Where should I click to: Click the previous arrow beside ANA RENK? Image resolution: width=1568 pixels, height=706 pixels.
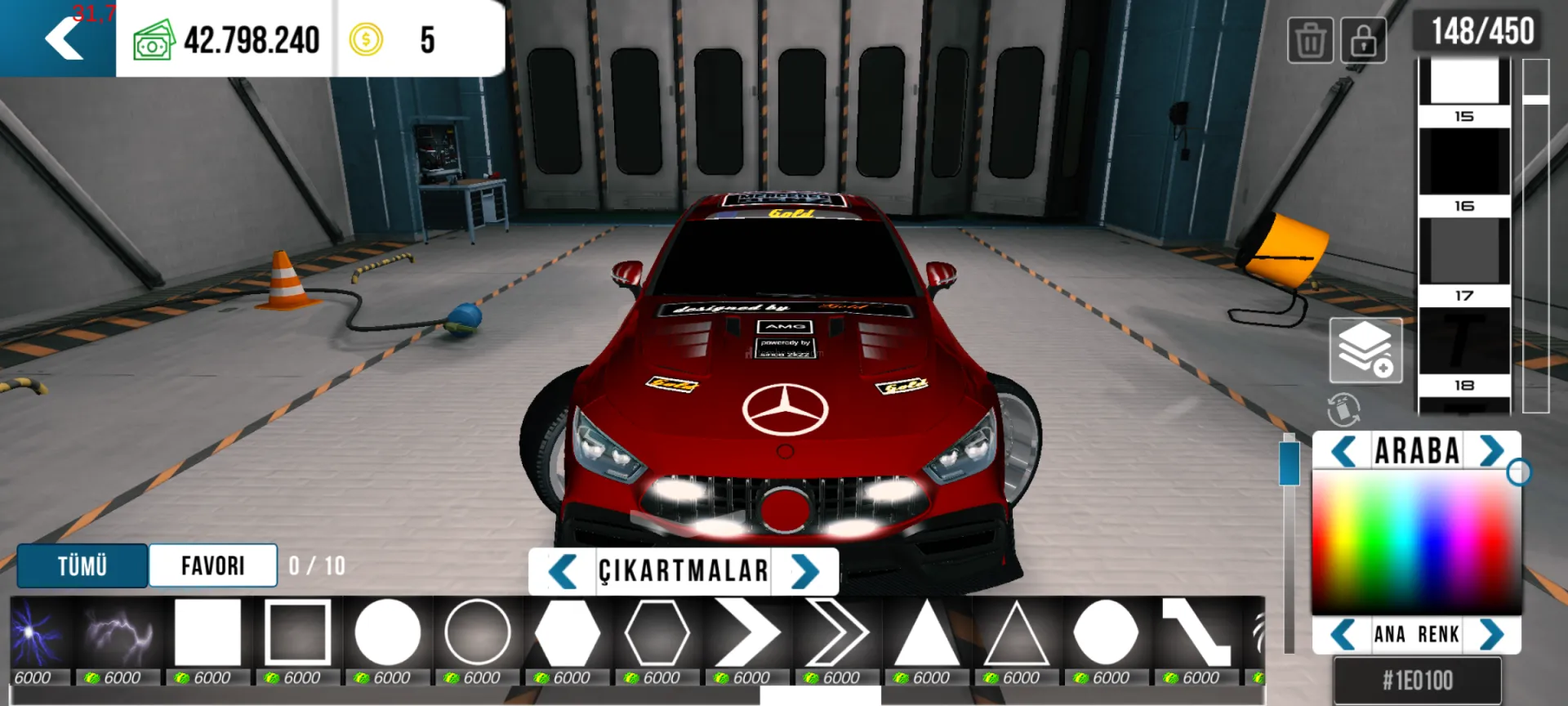coord(1343,634)
